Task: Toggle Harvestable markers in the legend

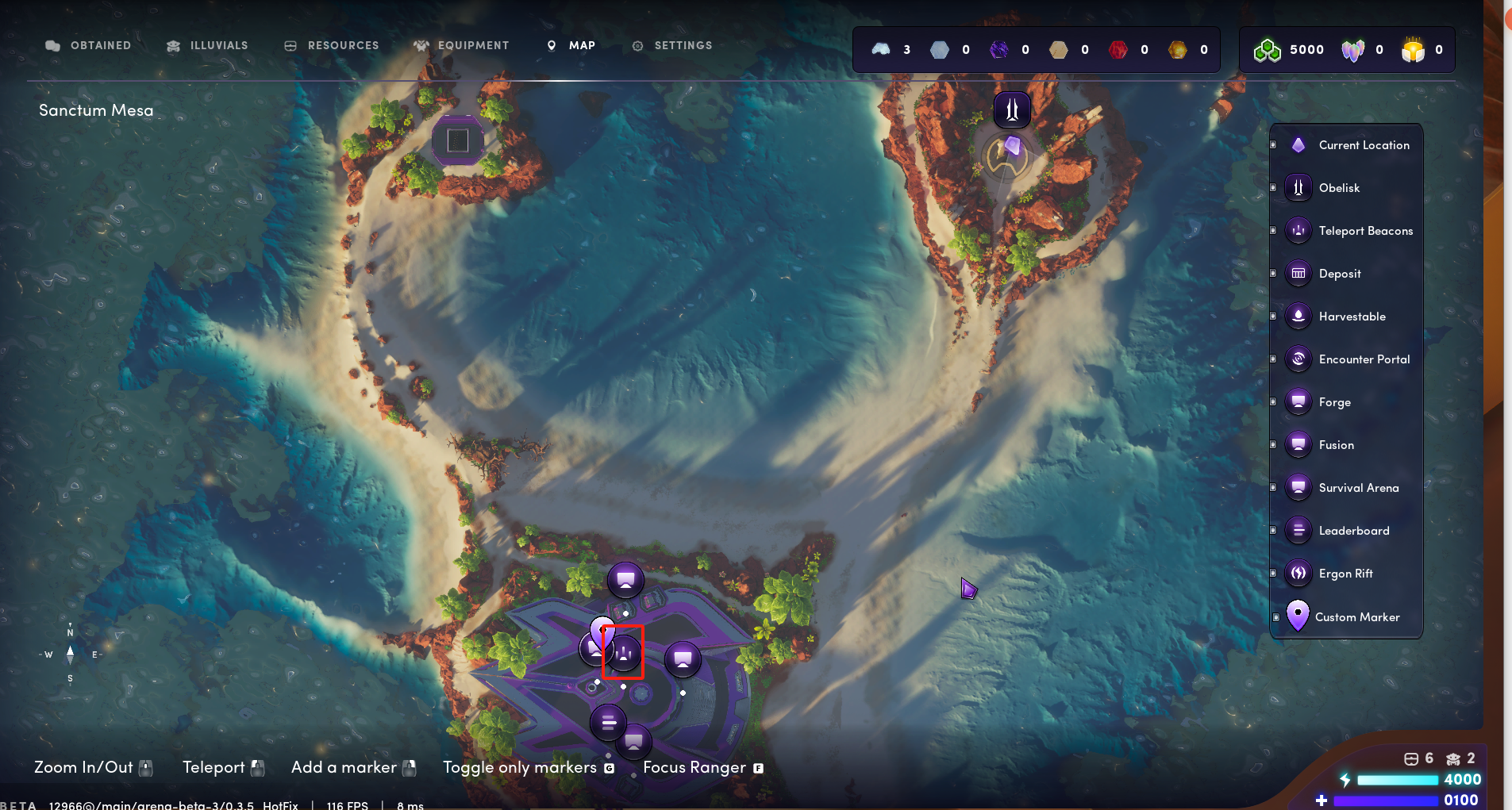Action: (x=1352, y=317)
